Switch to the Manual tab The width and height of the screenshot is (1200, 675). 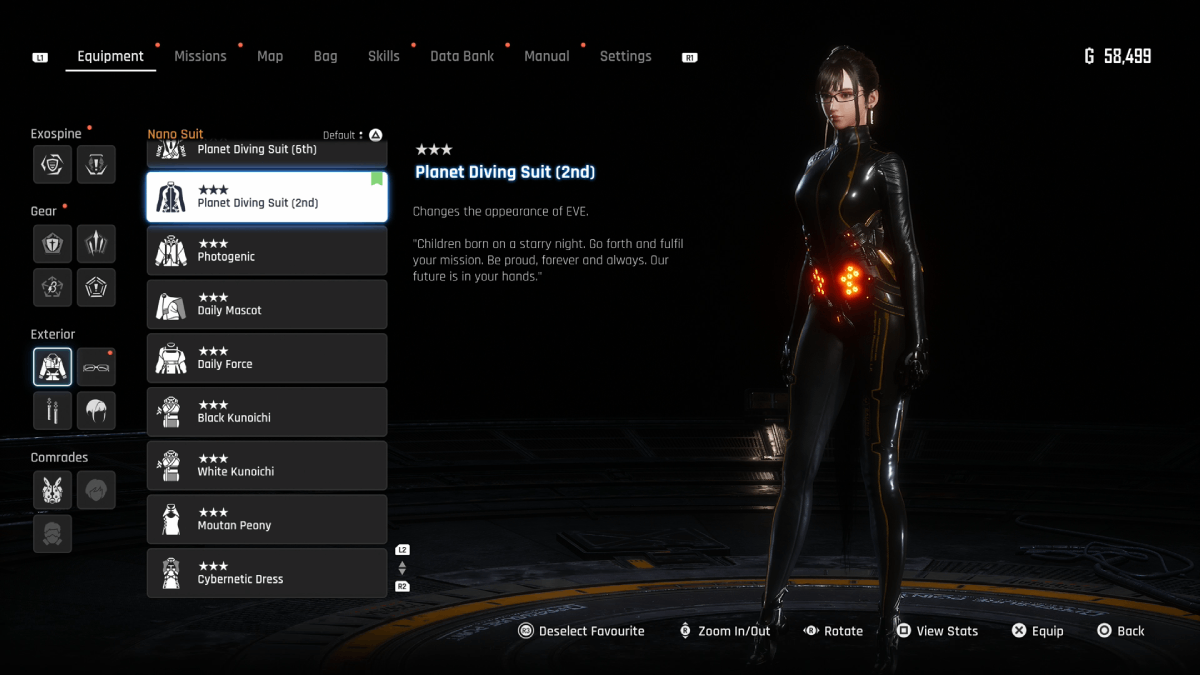(547, 57)
